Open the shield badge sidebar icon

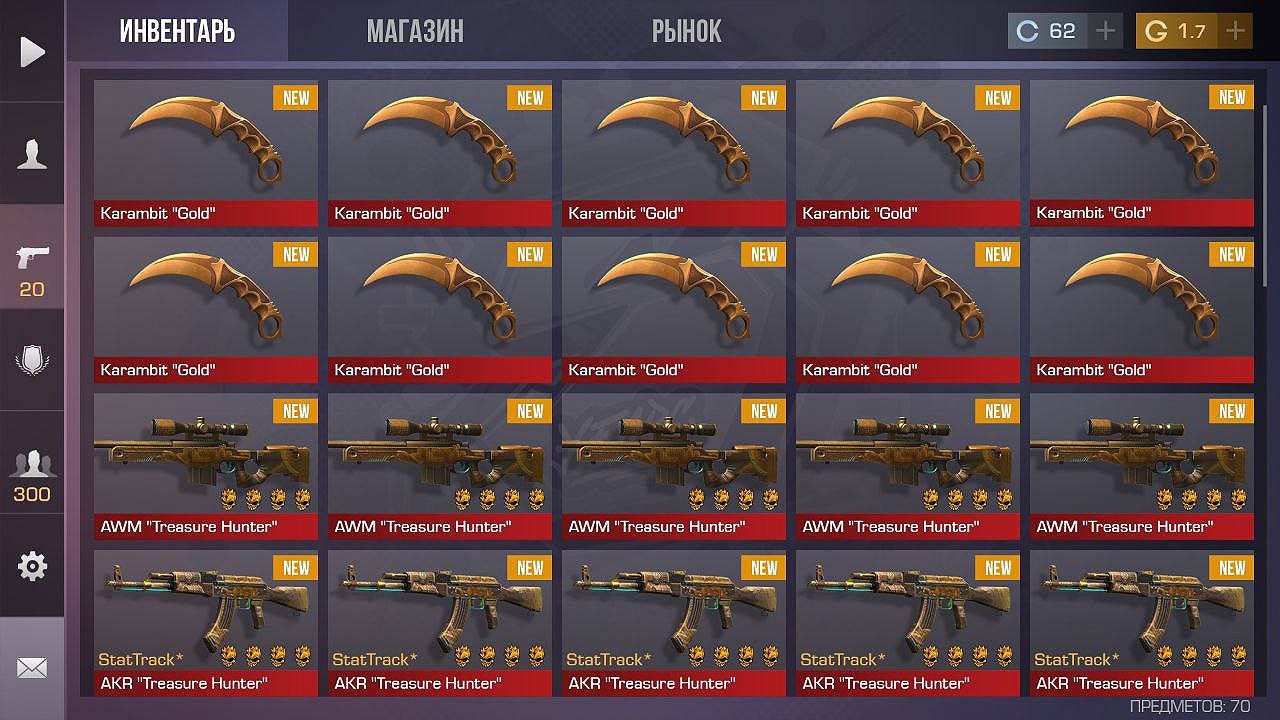pos(32,360)
